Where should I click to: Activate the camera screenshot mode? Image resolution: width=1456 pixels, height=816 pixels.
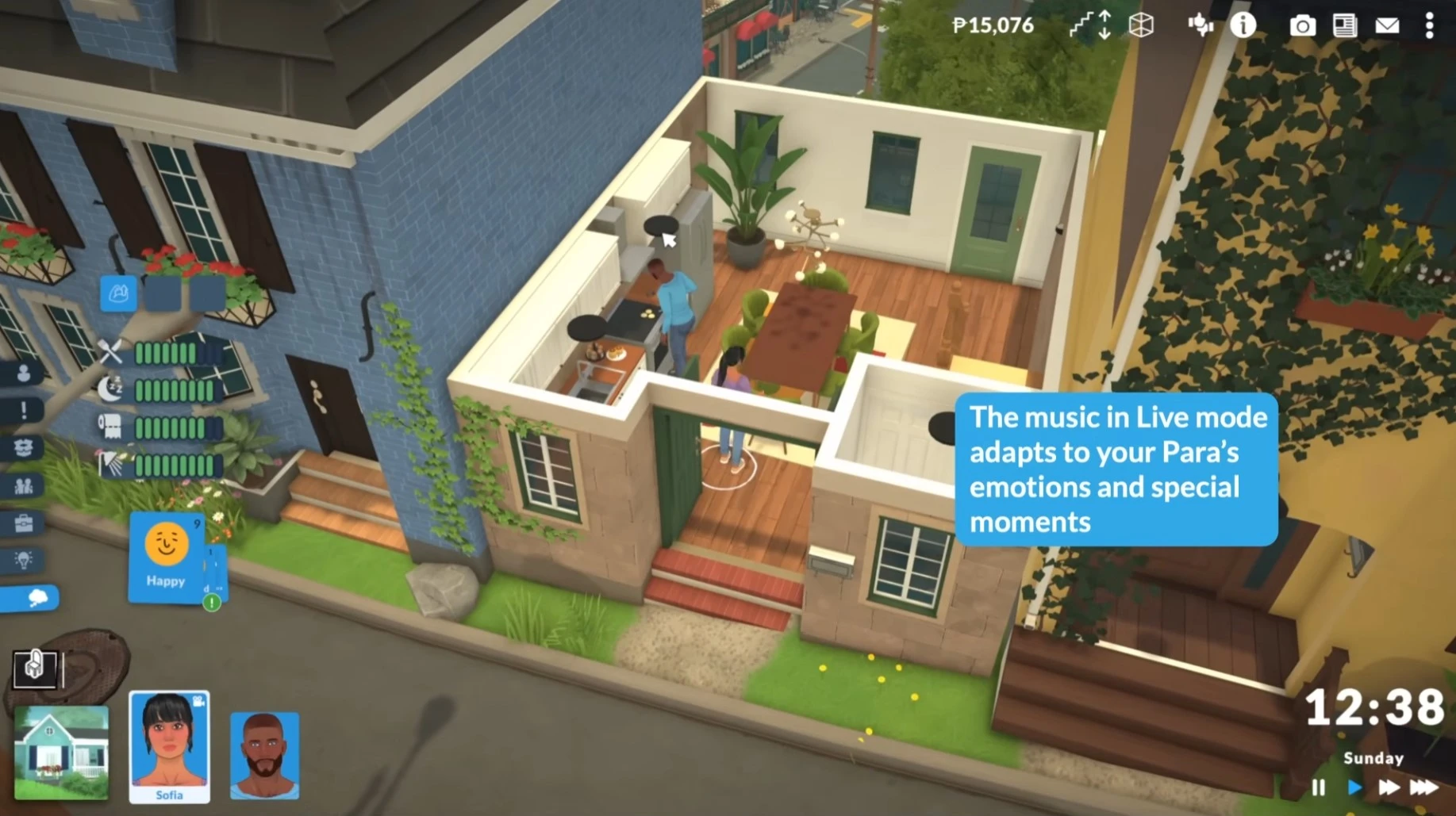click(x=1302, y=26)
